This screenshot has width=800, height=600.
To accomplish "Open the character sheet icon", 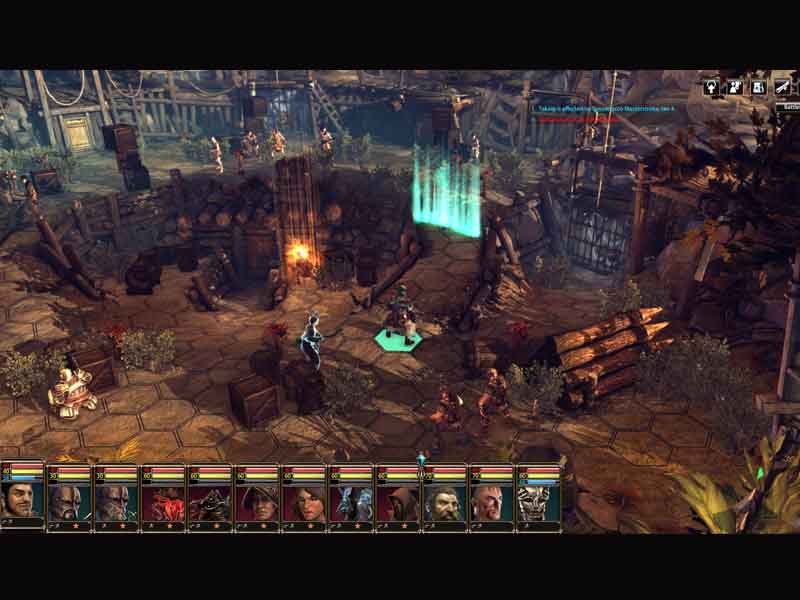I will (712, 87).
